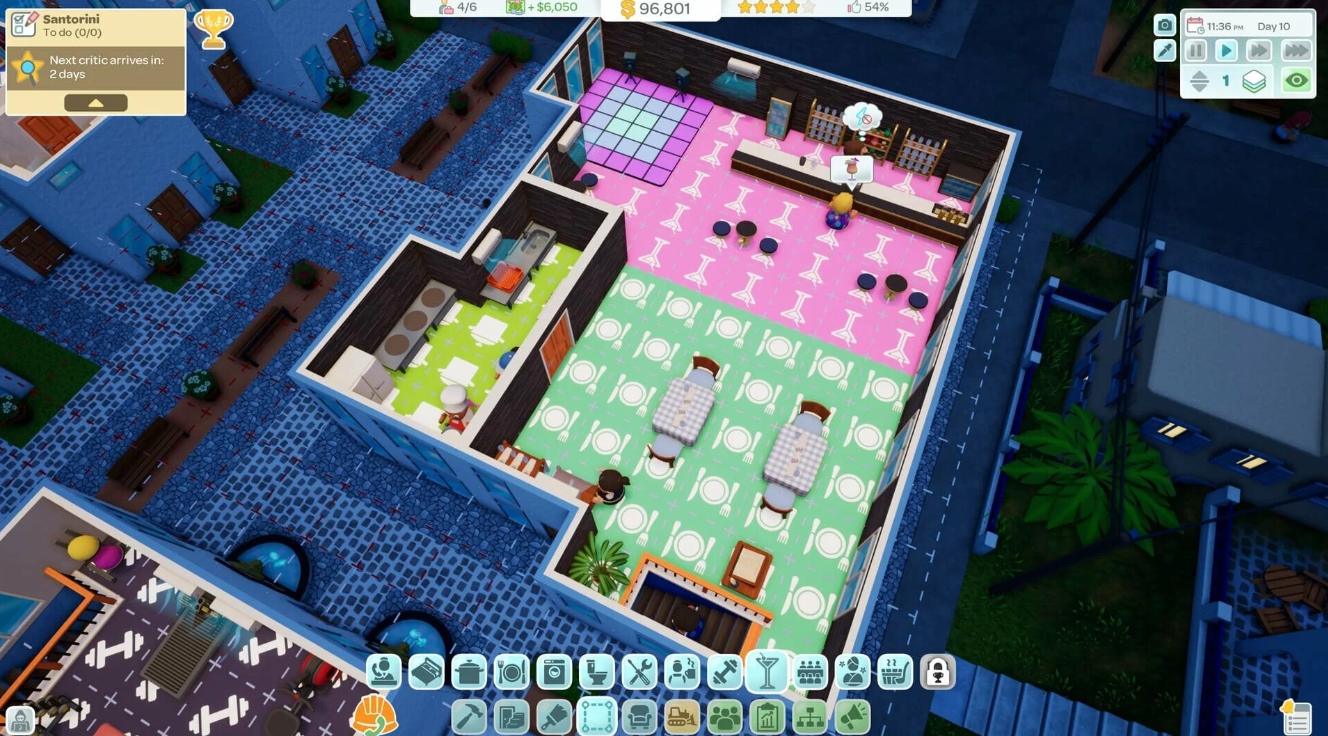Open the layers view selector
Image resolution: width=1328 pixels, height=736 pixels.
click(x=1253, y=81)
